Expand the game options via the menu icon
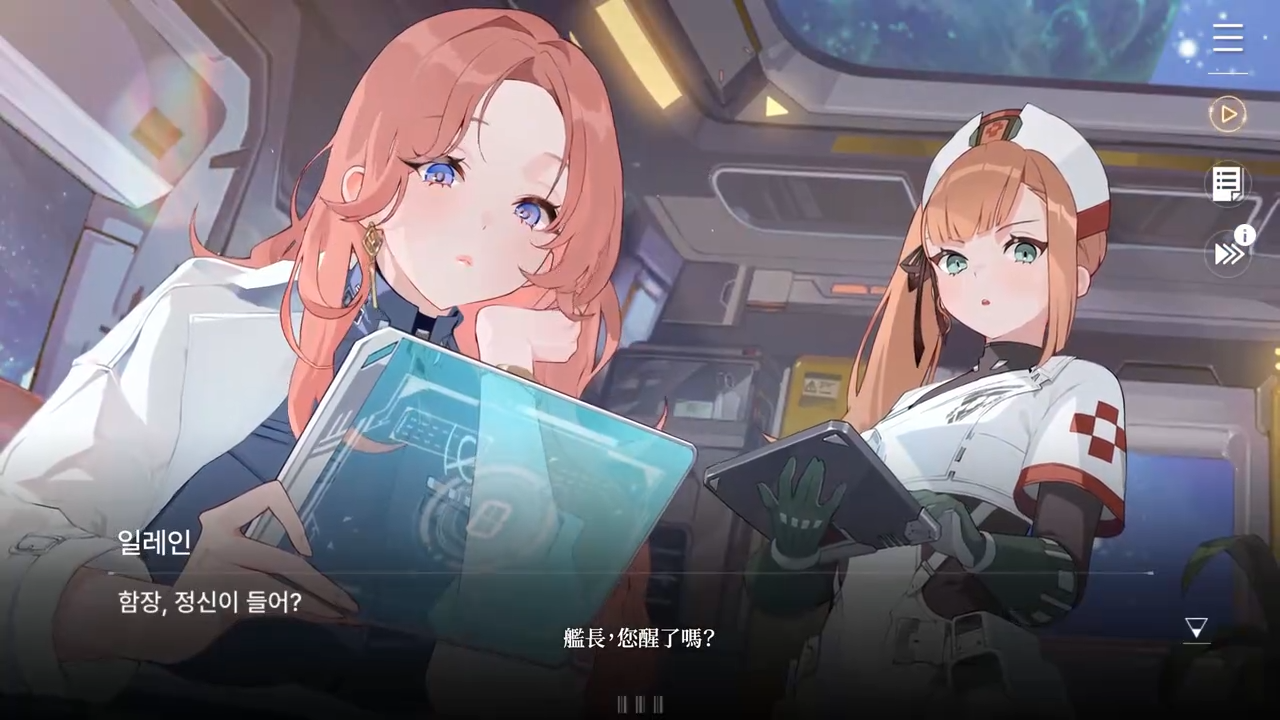This screenshot has width=1280, height=720. point(1227,38)
